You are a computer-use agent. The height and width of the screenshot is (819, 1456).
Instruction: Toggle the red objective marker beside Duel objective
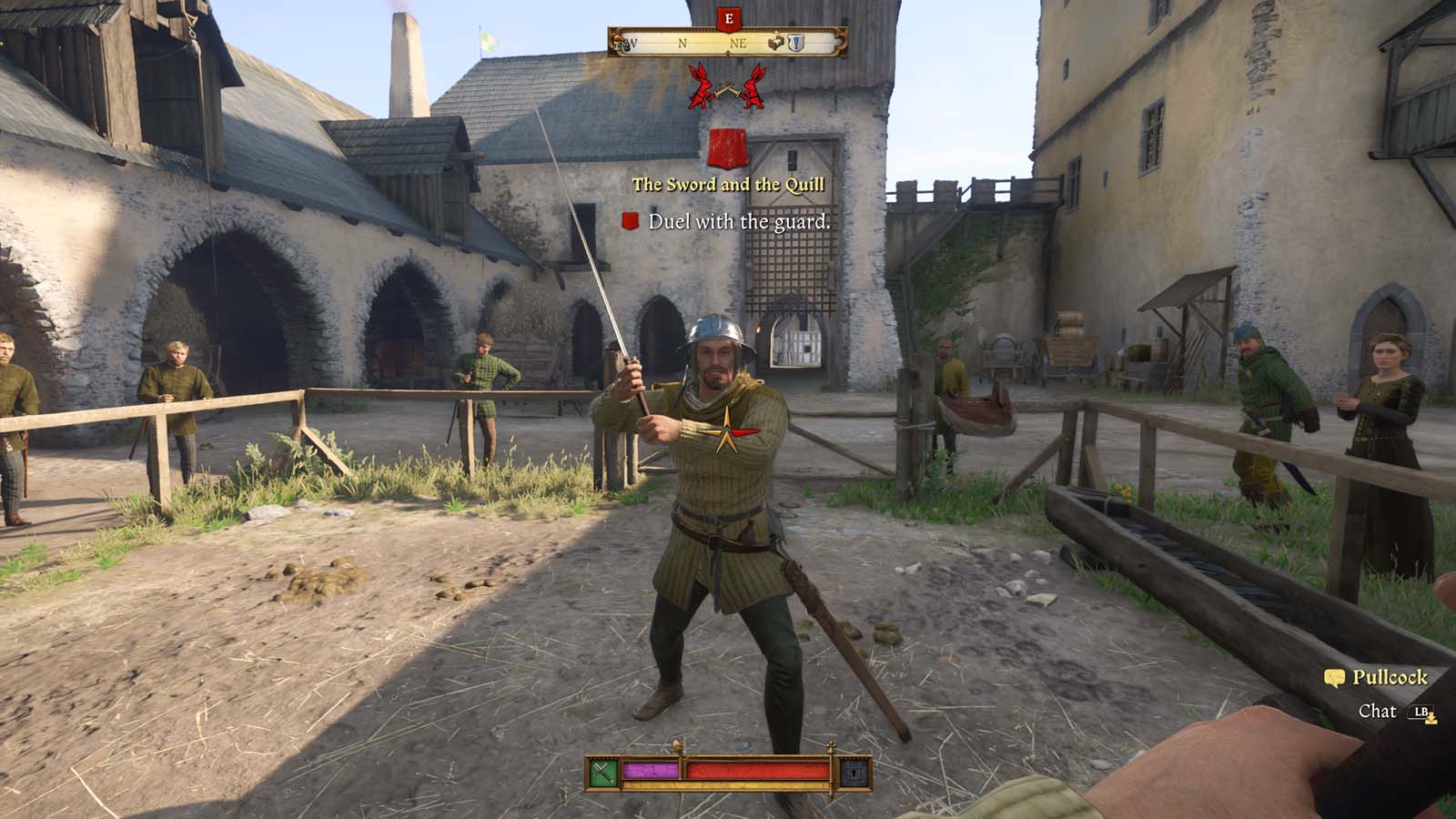coord(630,220)
